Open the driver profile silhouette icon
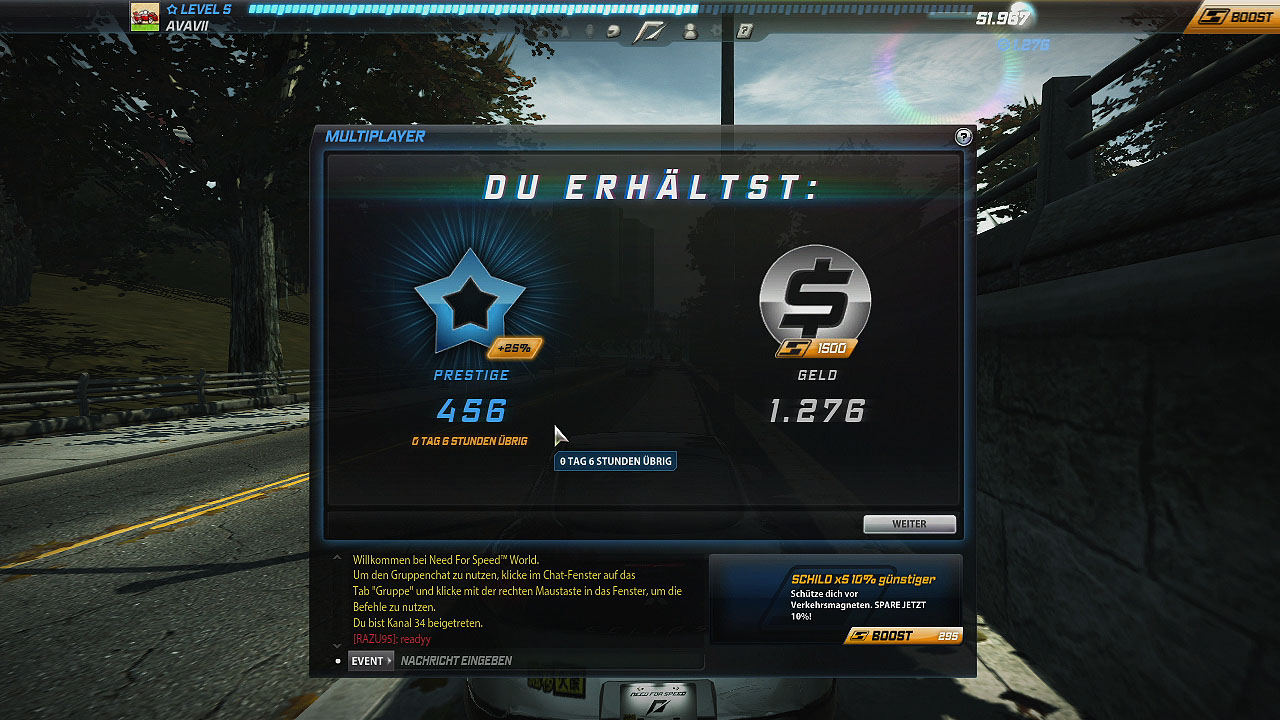 coord(690,32)
